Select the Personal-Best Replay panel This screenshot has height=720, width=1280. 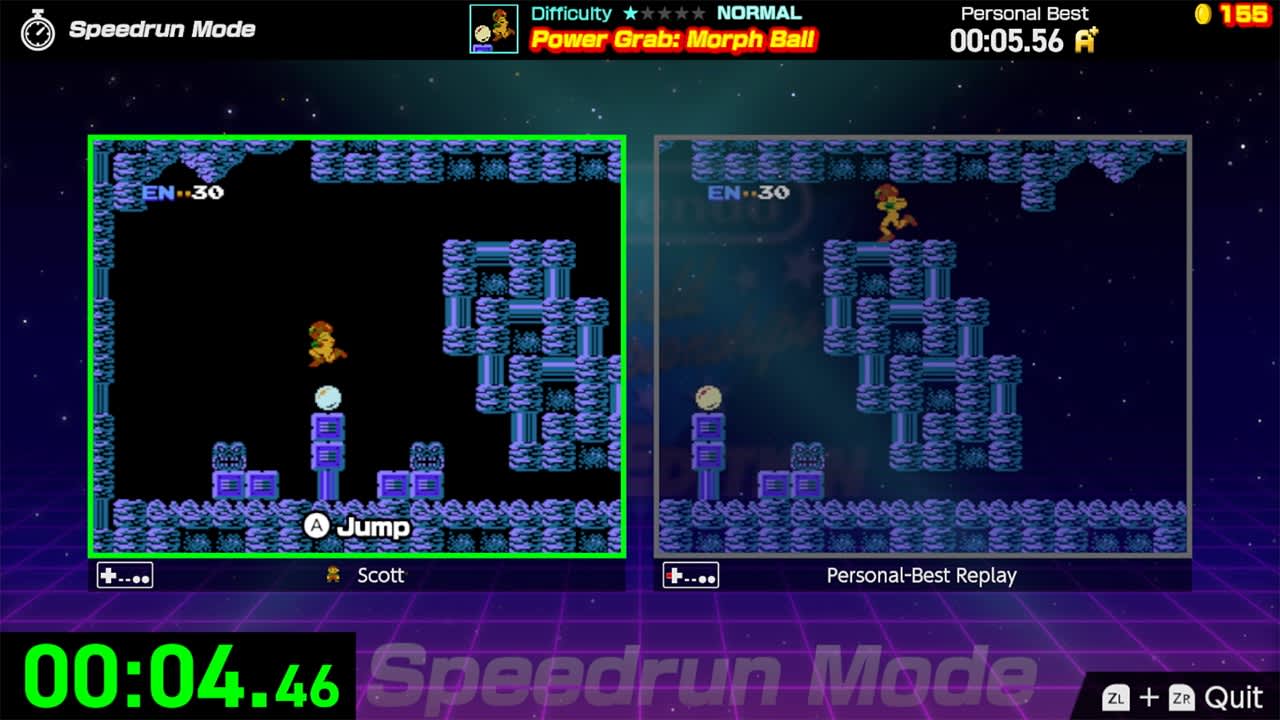(920, 345)
